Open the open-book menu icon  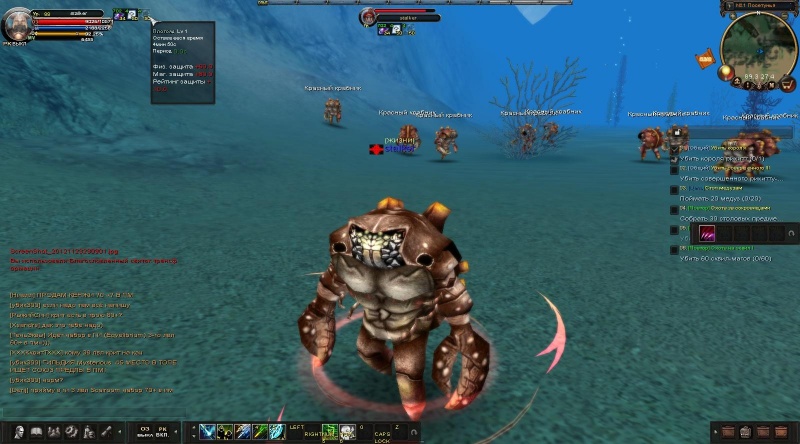(35, 432)
